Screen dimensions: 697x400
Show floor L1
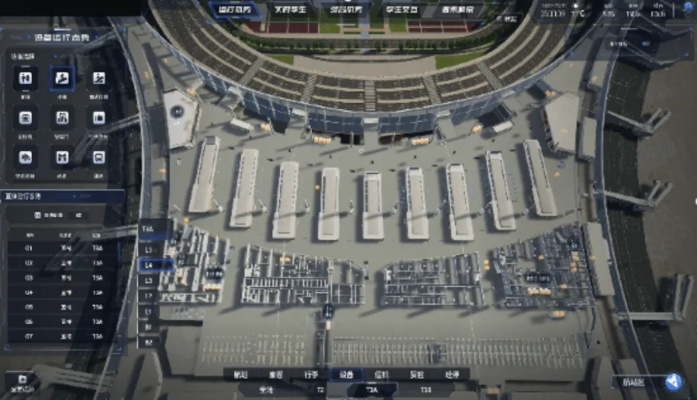click(149, 311)
